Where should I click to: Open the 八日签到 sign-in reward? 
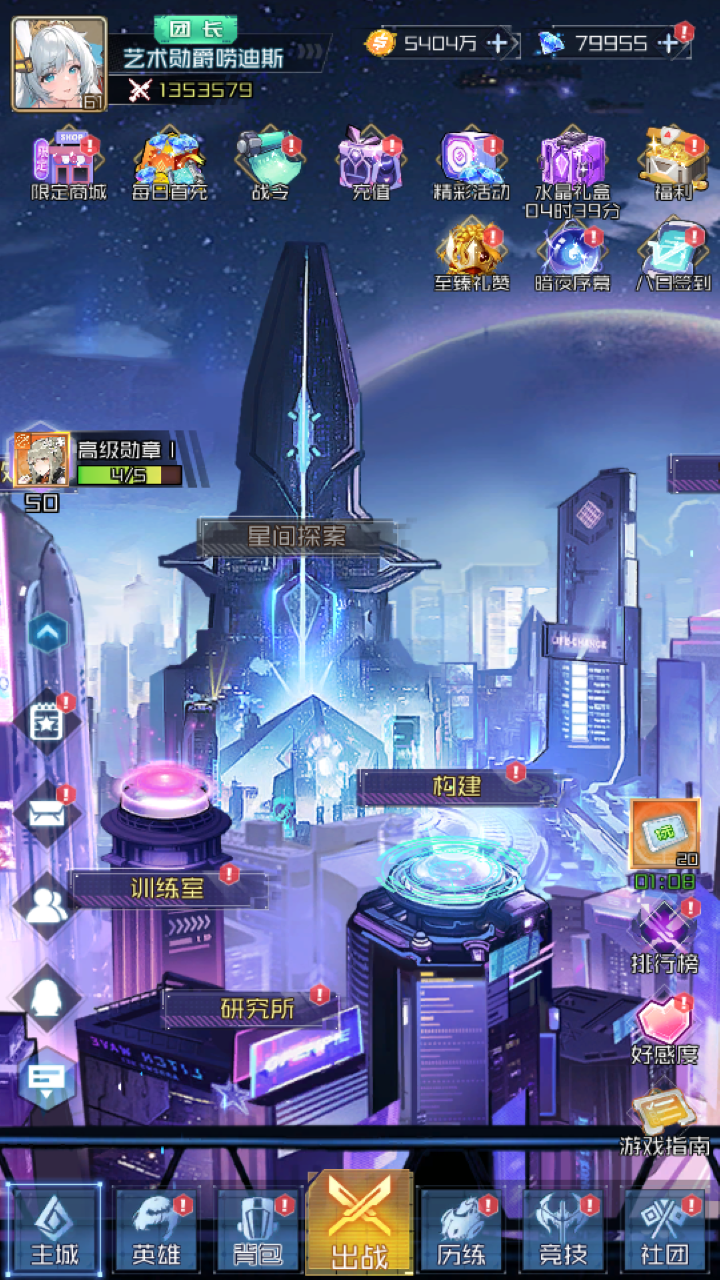(x=673, y=253)
